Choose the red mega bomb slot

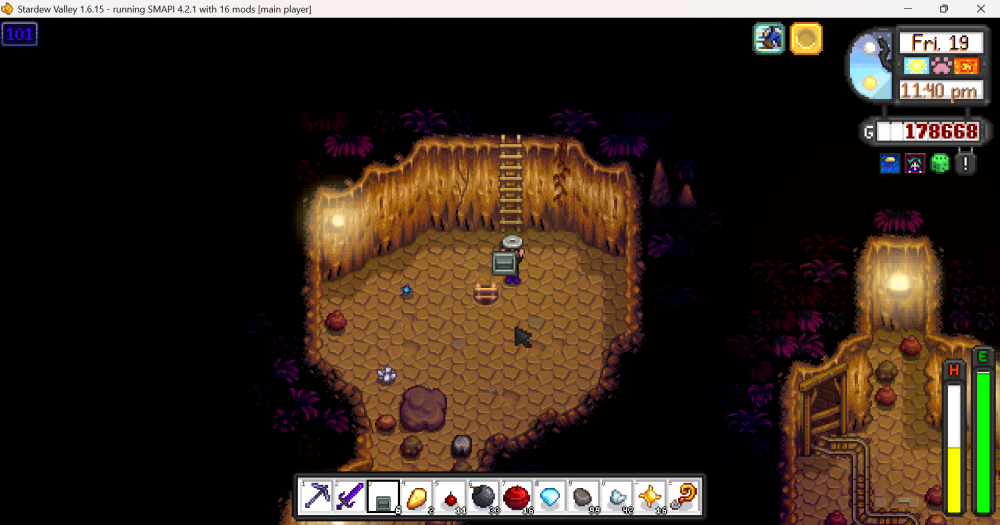tap(516, 496)
